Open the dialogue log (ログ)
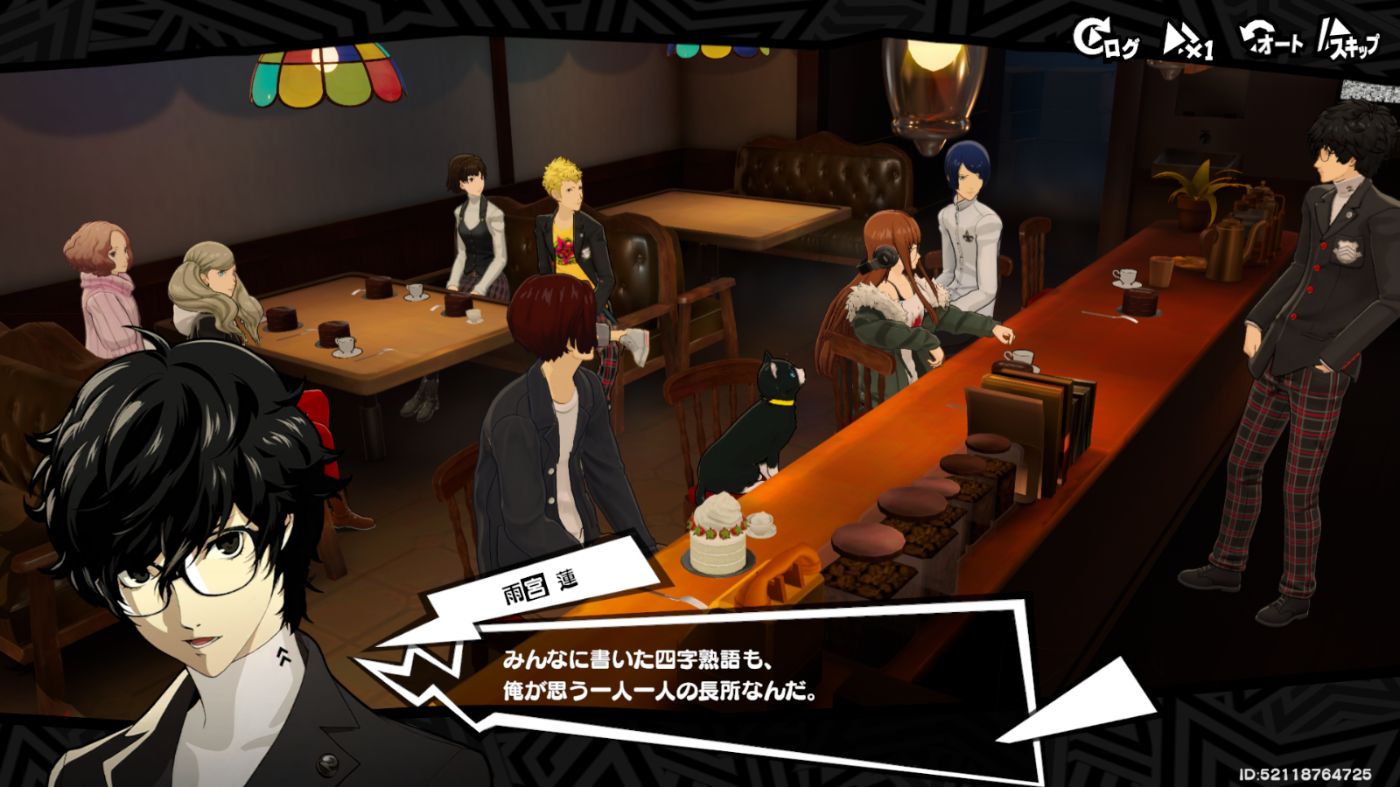Viewport: 1400px width, 787px height. coord(1105,41)
